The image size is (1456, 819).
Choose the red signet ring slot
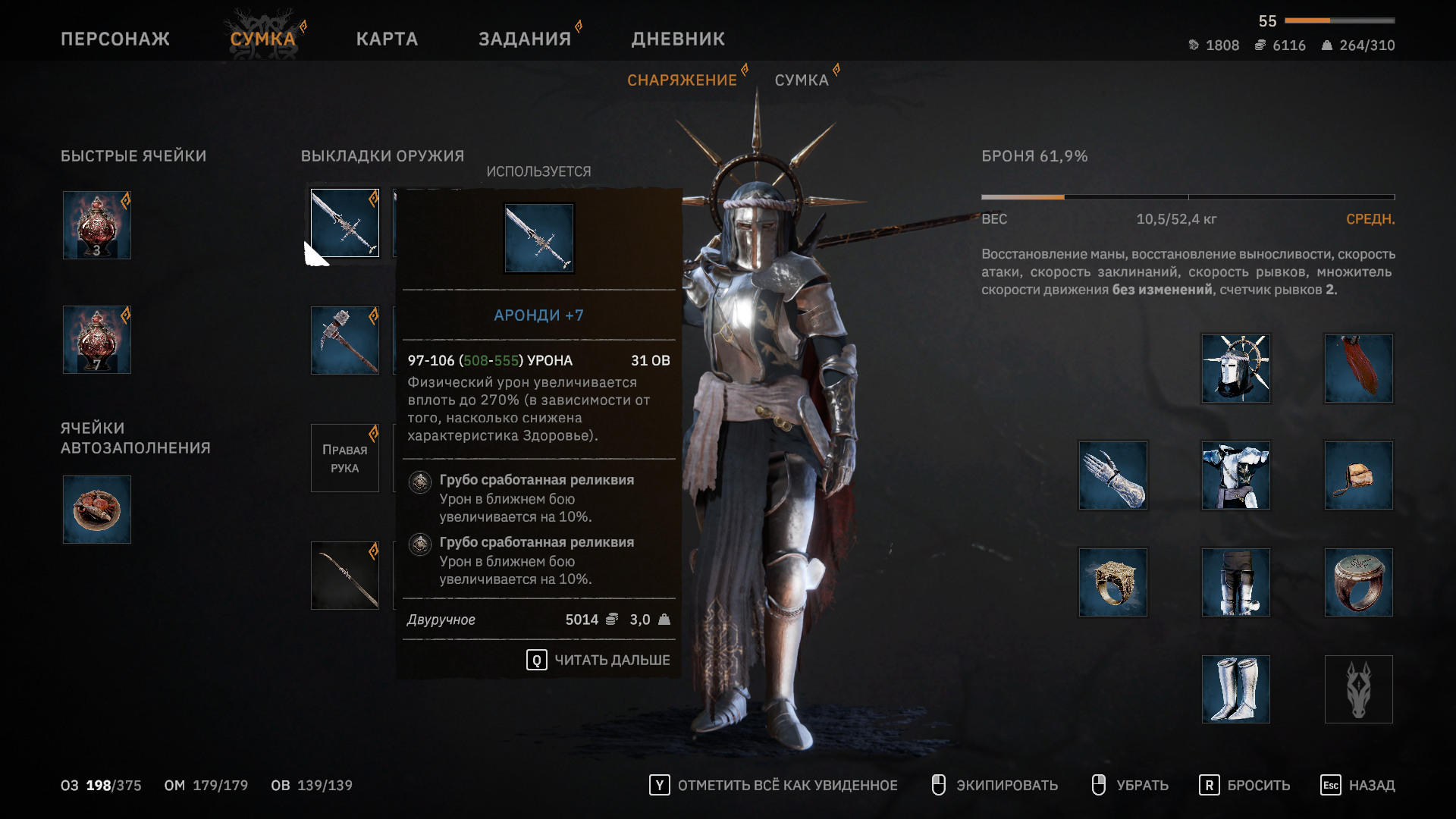click(1359, 582)
